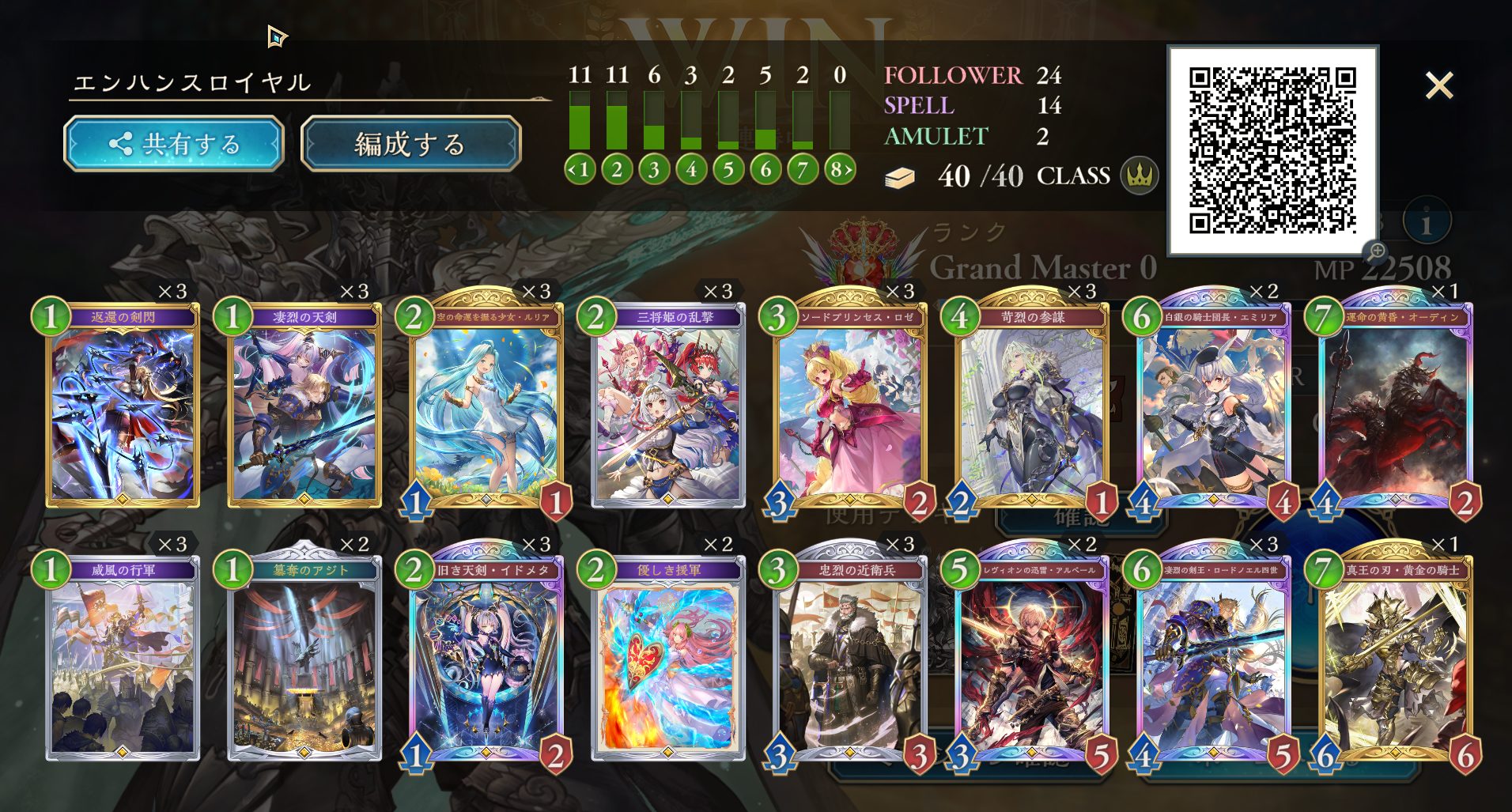Select the cost 4 filter circle
This screenshot has height=812, width=1512.
point(691,168)
